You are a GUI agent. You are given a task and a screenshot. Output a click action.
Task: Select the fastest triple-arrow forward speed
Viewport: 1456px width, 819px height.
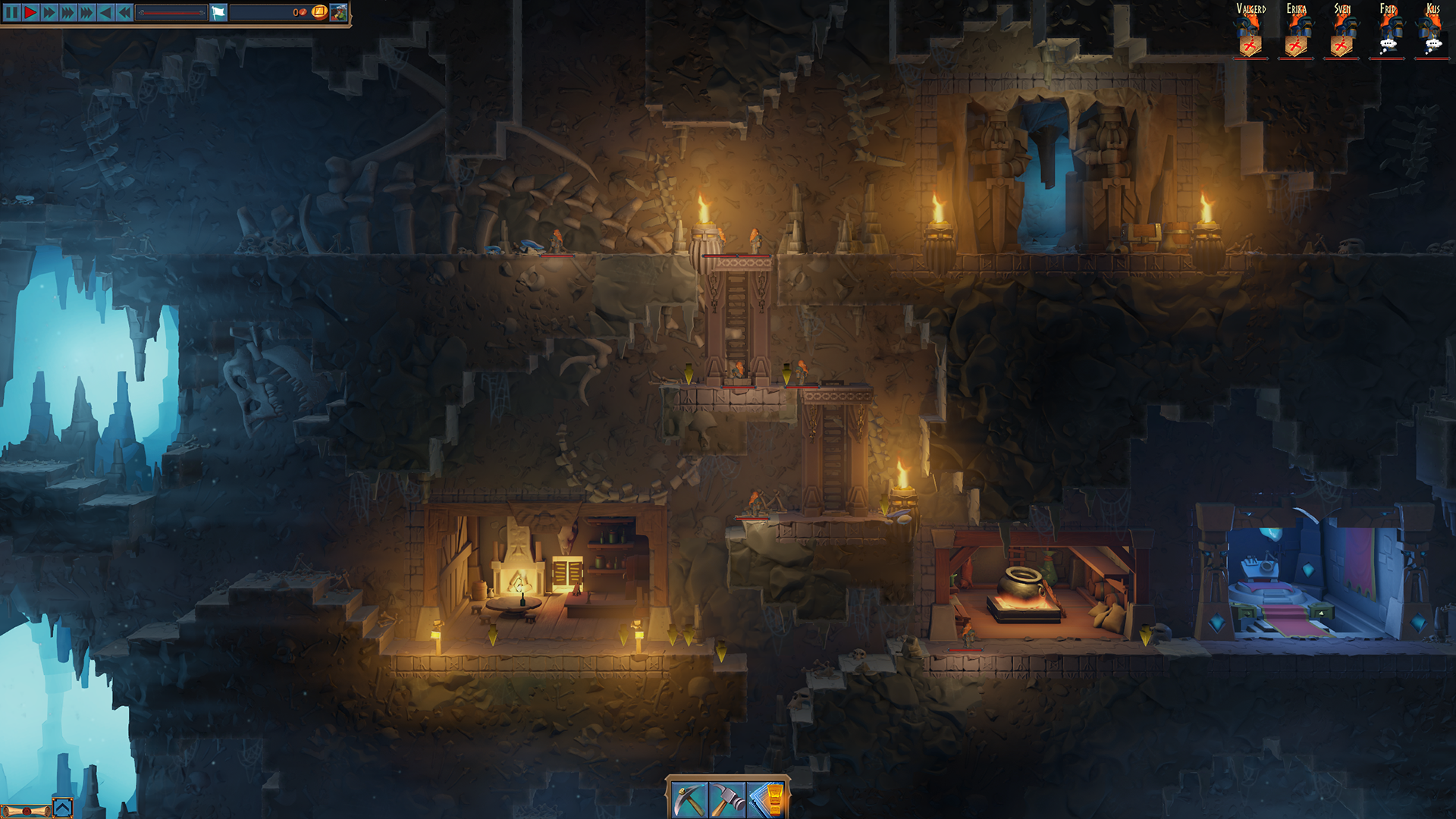(86, 12)
